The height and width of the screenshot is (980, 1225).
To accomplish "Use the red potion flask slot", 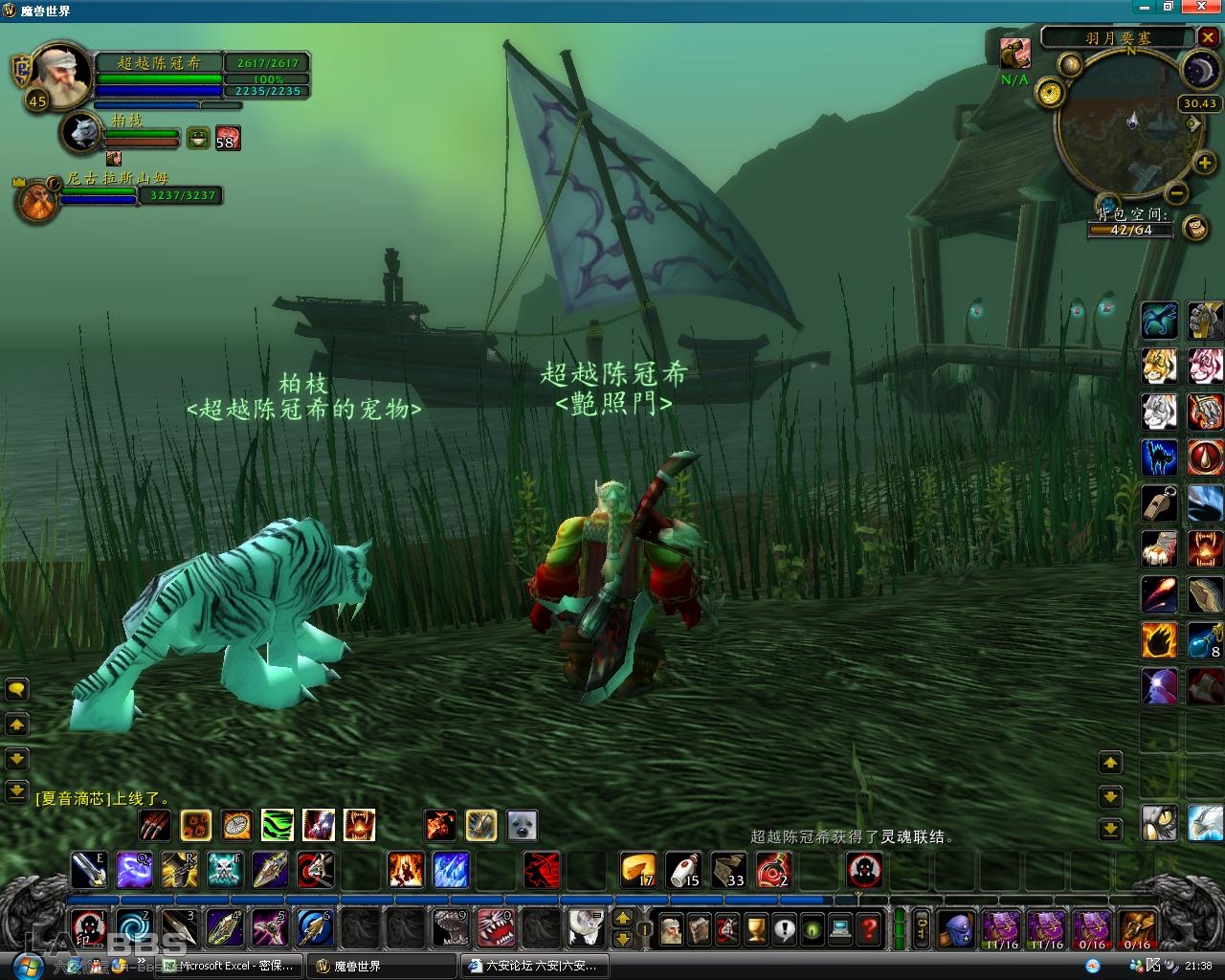I will pyautogui.click(x=773, y=870).
